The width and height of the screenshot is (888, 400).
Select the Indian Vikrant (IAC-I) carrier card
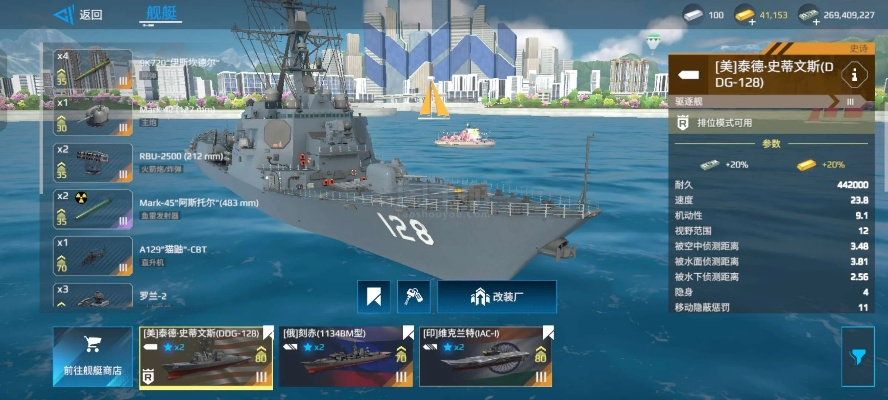click(485, 357)
